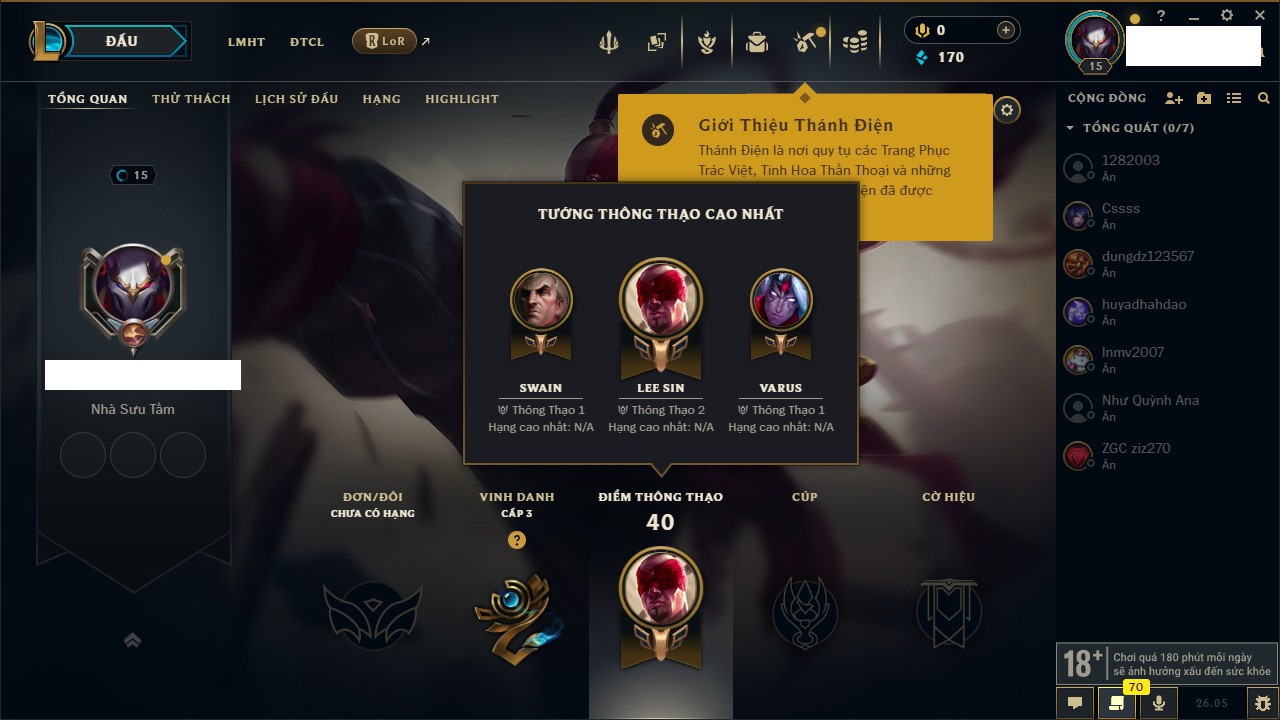1280x720 pixels.
Task: Select Lee Sin mastery portrait
Action: [x=660, y=298]
